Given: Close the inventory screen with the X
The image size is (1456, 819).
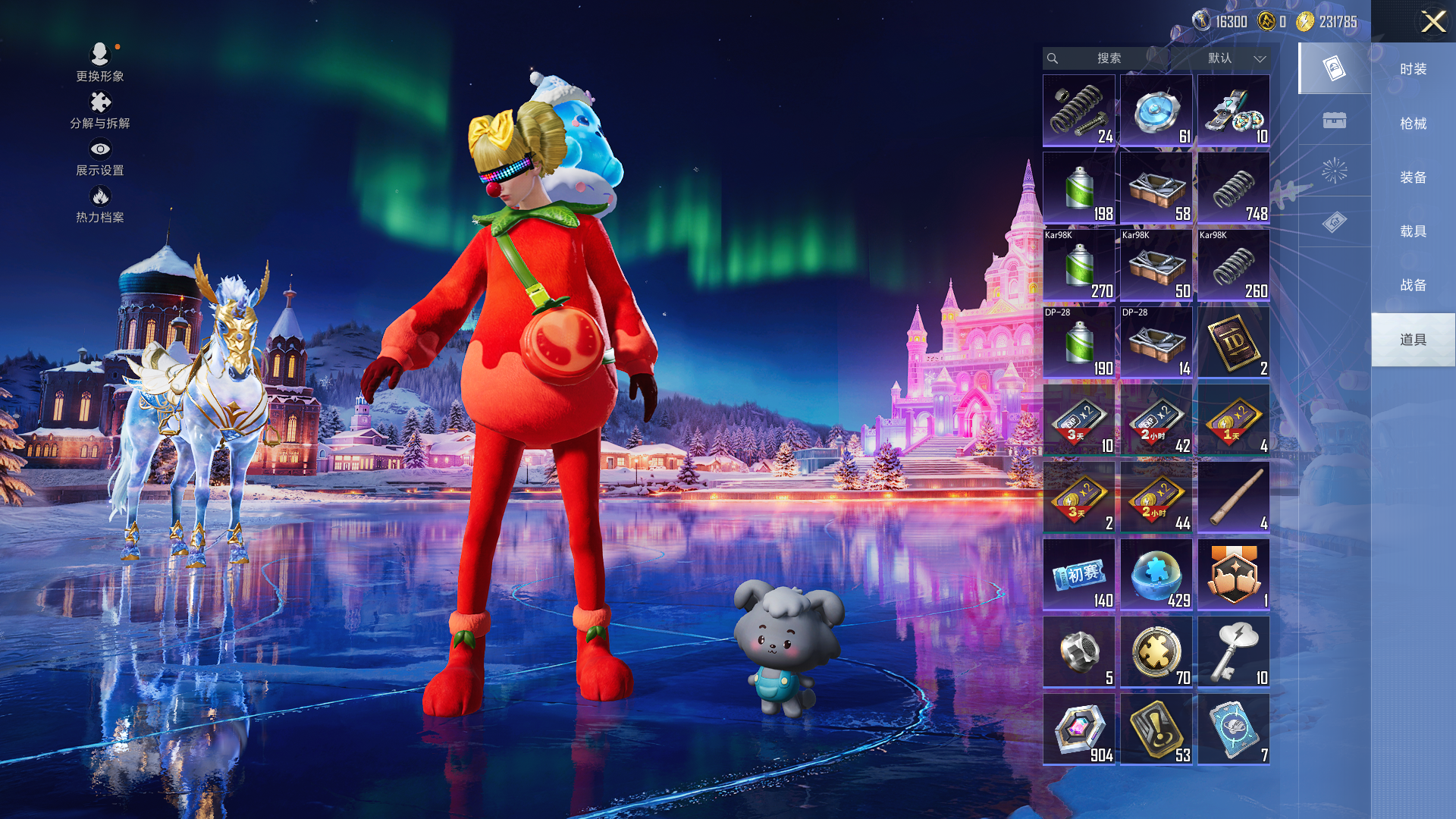Looking at the screenshot, I should pyautogui.click(x=1432, y=21).
